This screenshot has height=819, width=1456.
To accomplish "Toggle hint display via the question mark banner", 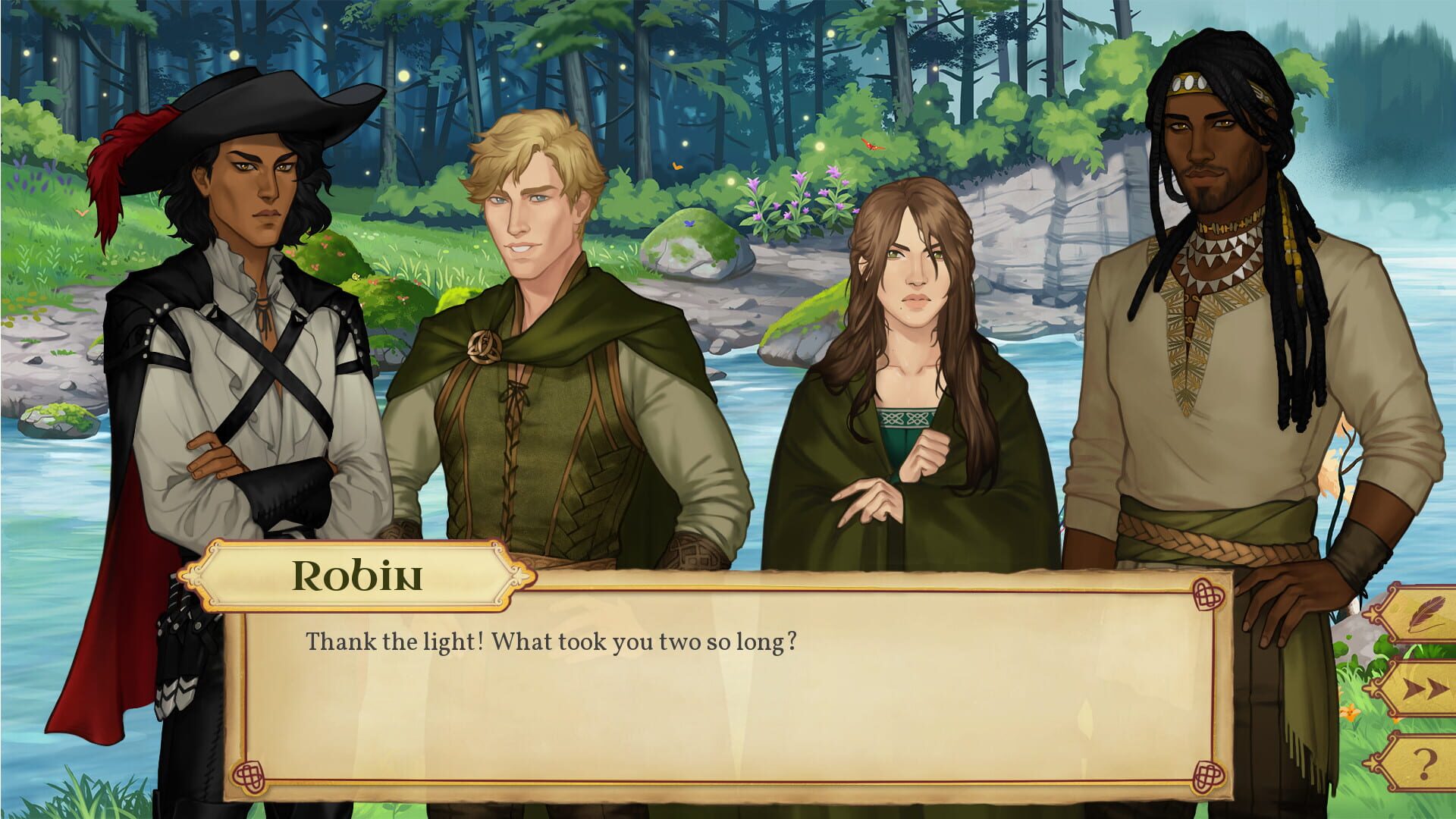I will tap(1424, 761).
